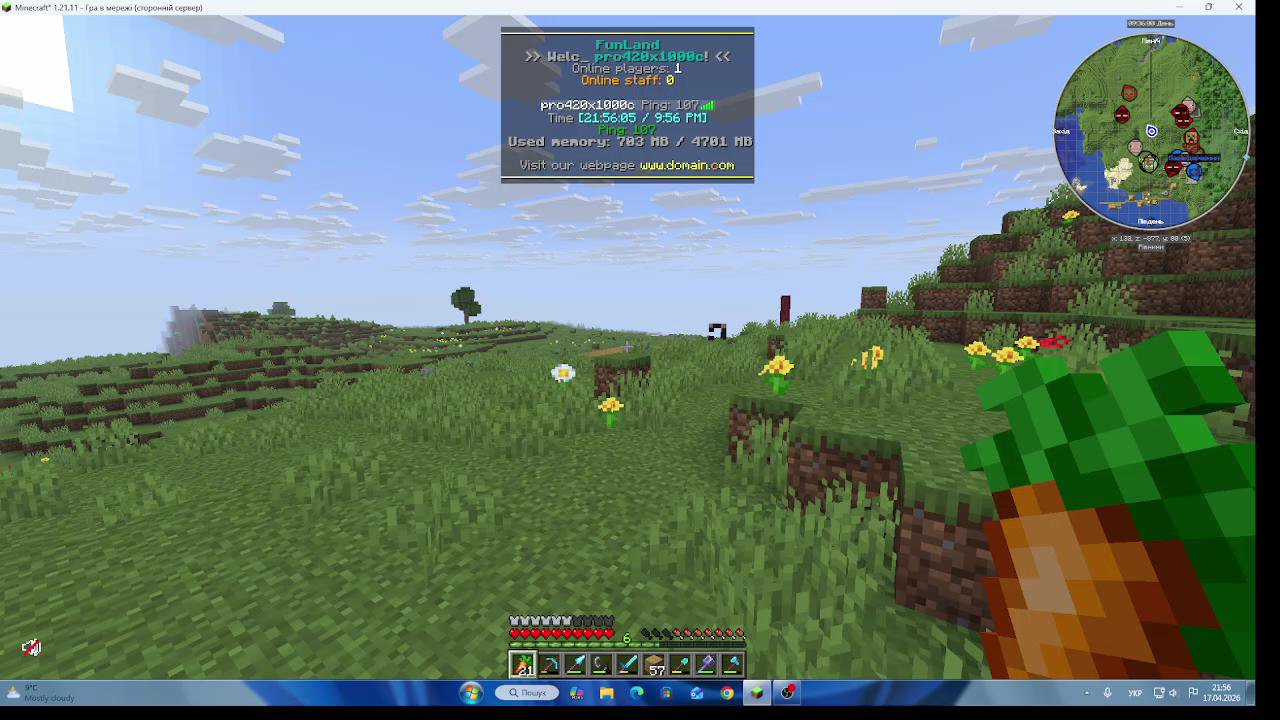Toggle the УКР keyboard layout in the system tray
Image resolution: width=1280 pixels, height=720 pixels.
(1135, 692)
